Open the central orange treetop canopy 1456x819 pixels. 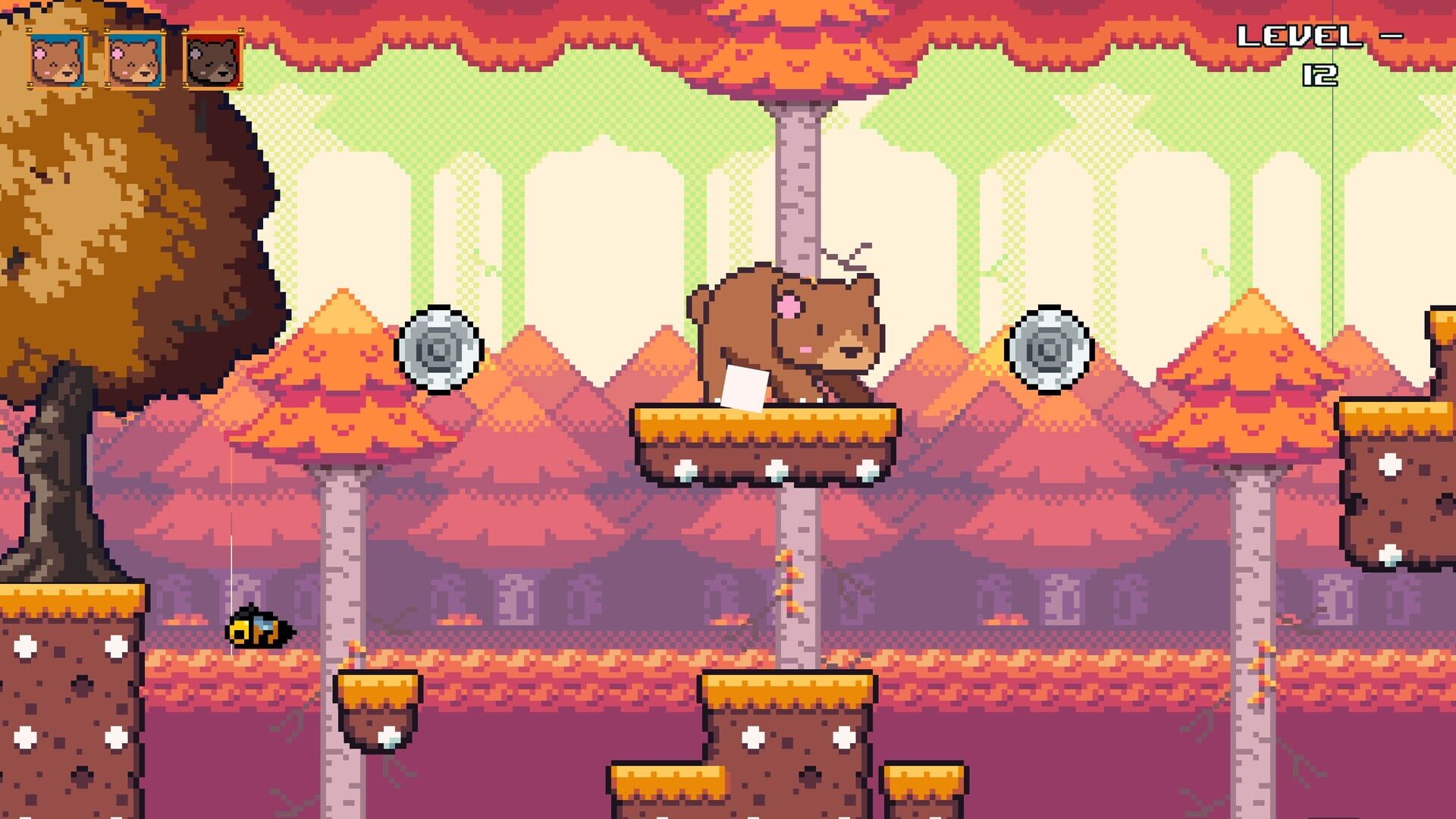tap(796, 45)
